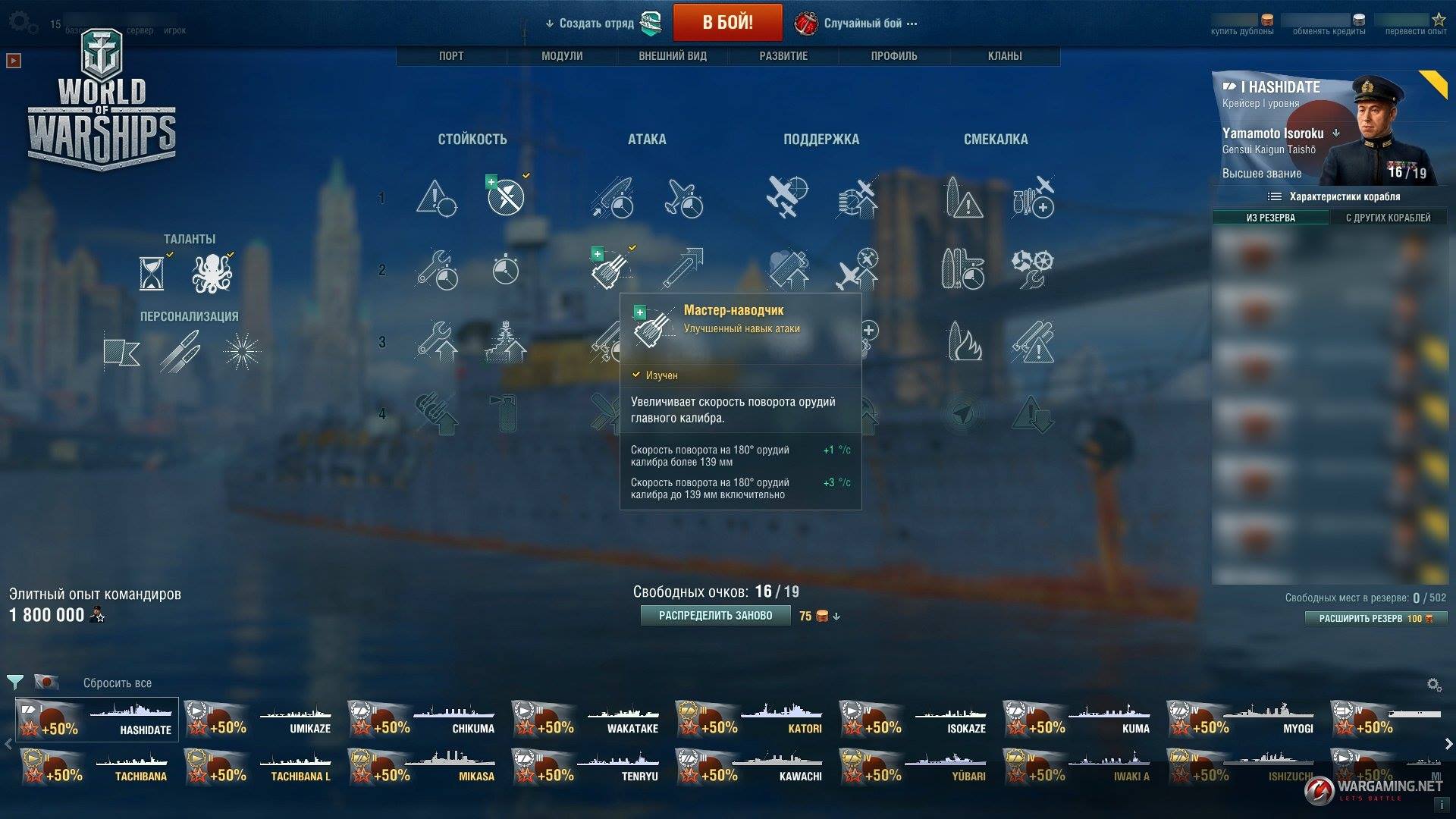Expand reserve with РАСШИРИТЬ РЕЗЕРВ button

pos(1375,619)
